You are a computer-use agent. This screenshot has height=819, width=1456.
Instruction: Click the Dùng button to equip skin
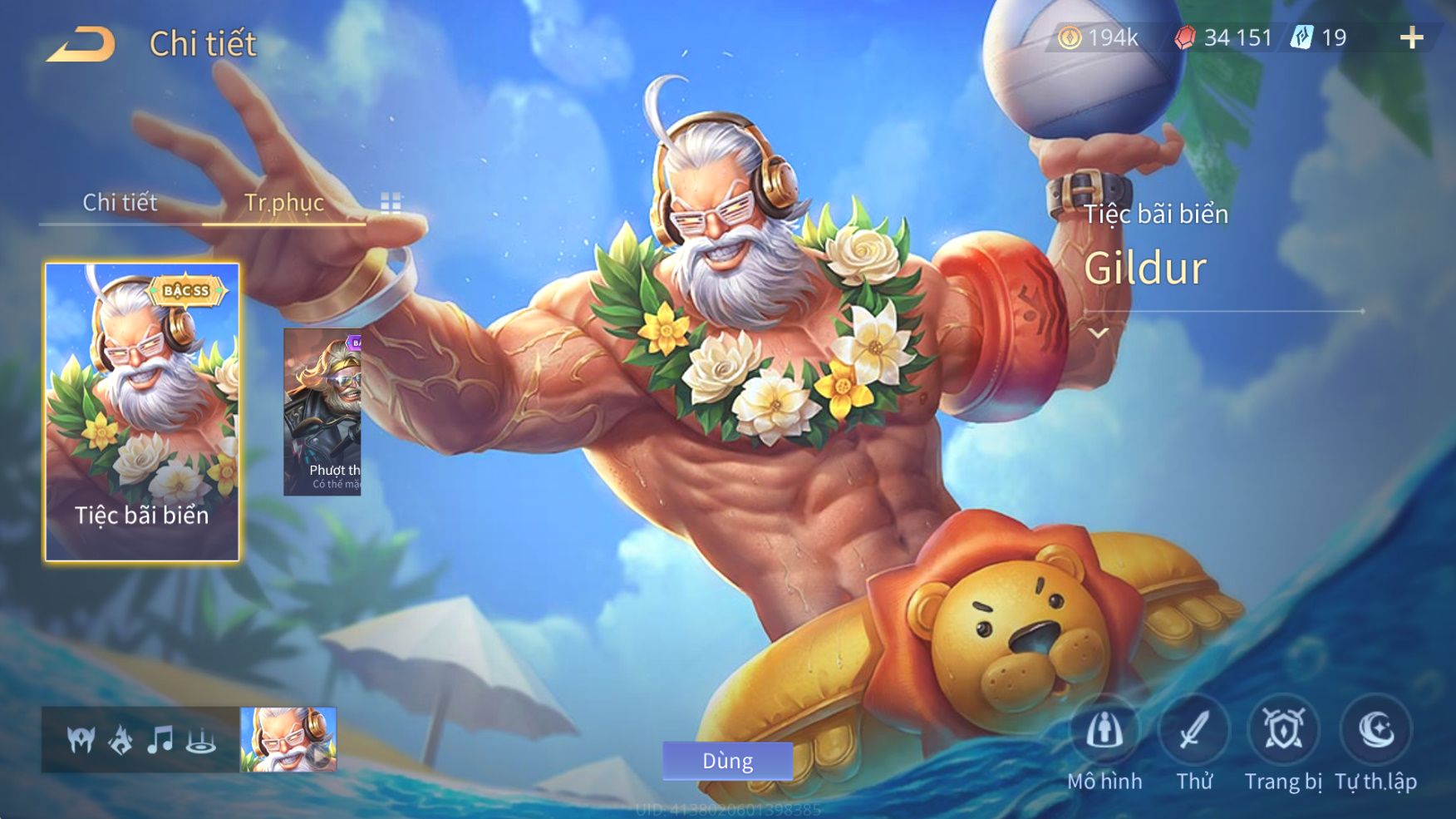[x=727, y=761]
